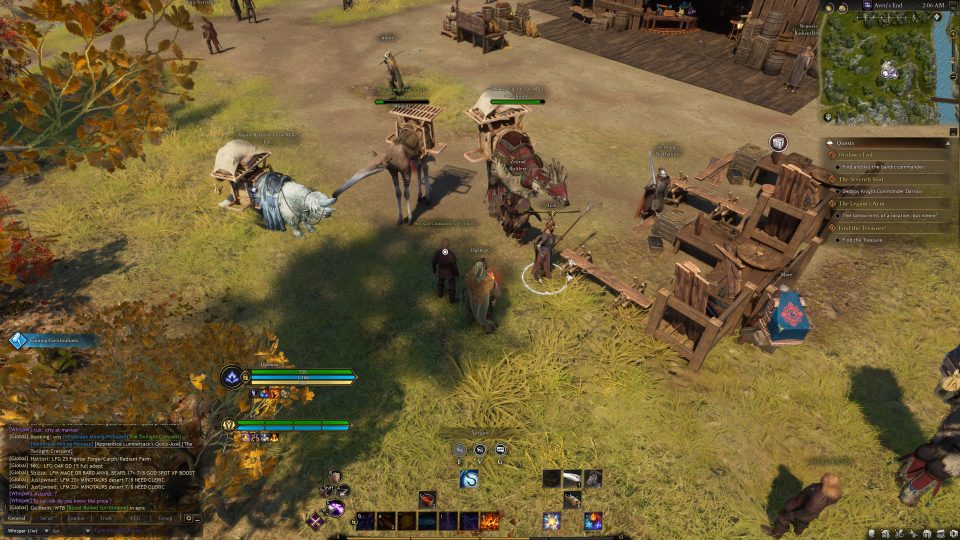960x540 pixels.
Task: Open the Gaining Certifications notification
Action: click(55, 341)
